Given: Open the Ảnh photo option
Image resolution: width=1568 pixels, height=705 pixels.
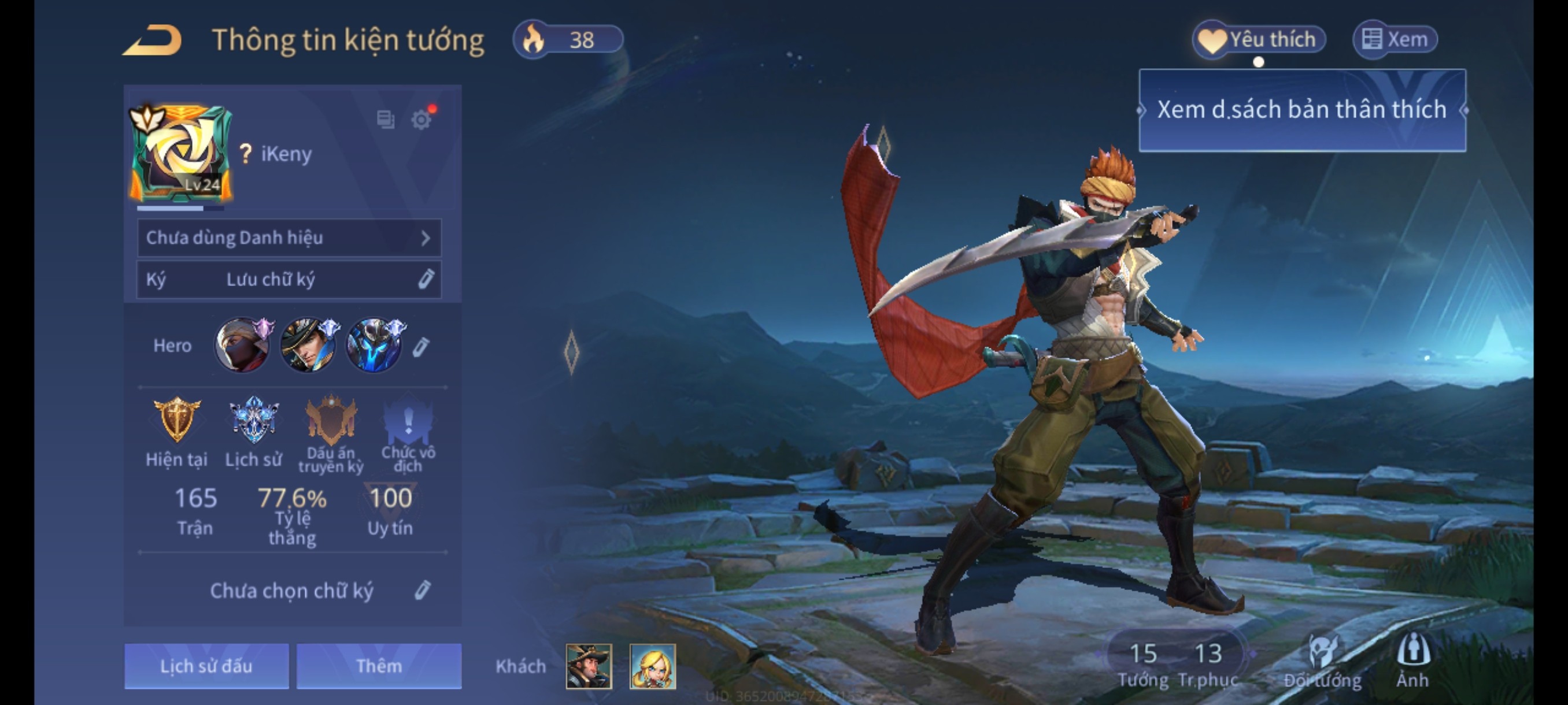Looking at the screenshot, I should pos(1413,661).
